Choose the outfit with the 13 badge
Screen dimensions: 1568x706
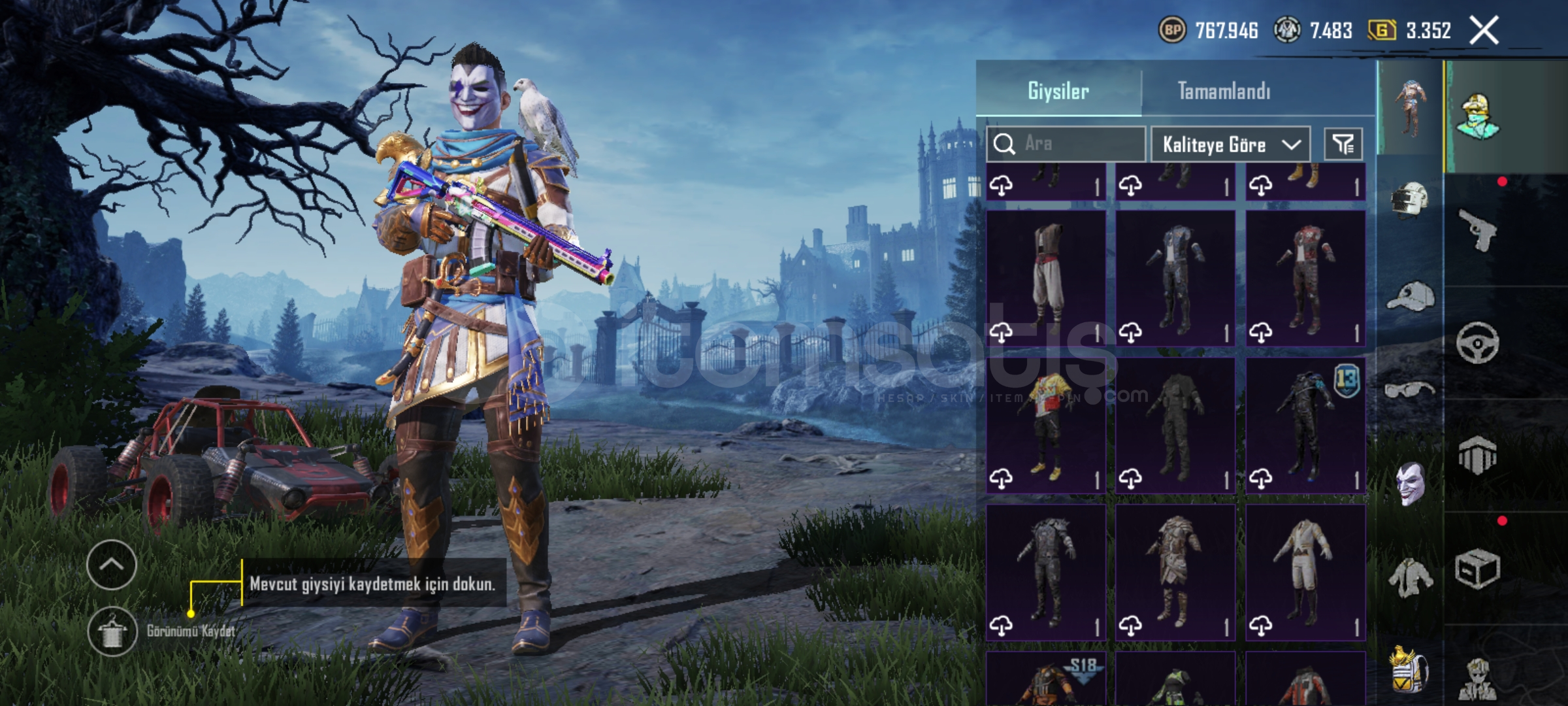pos(1305,425)
